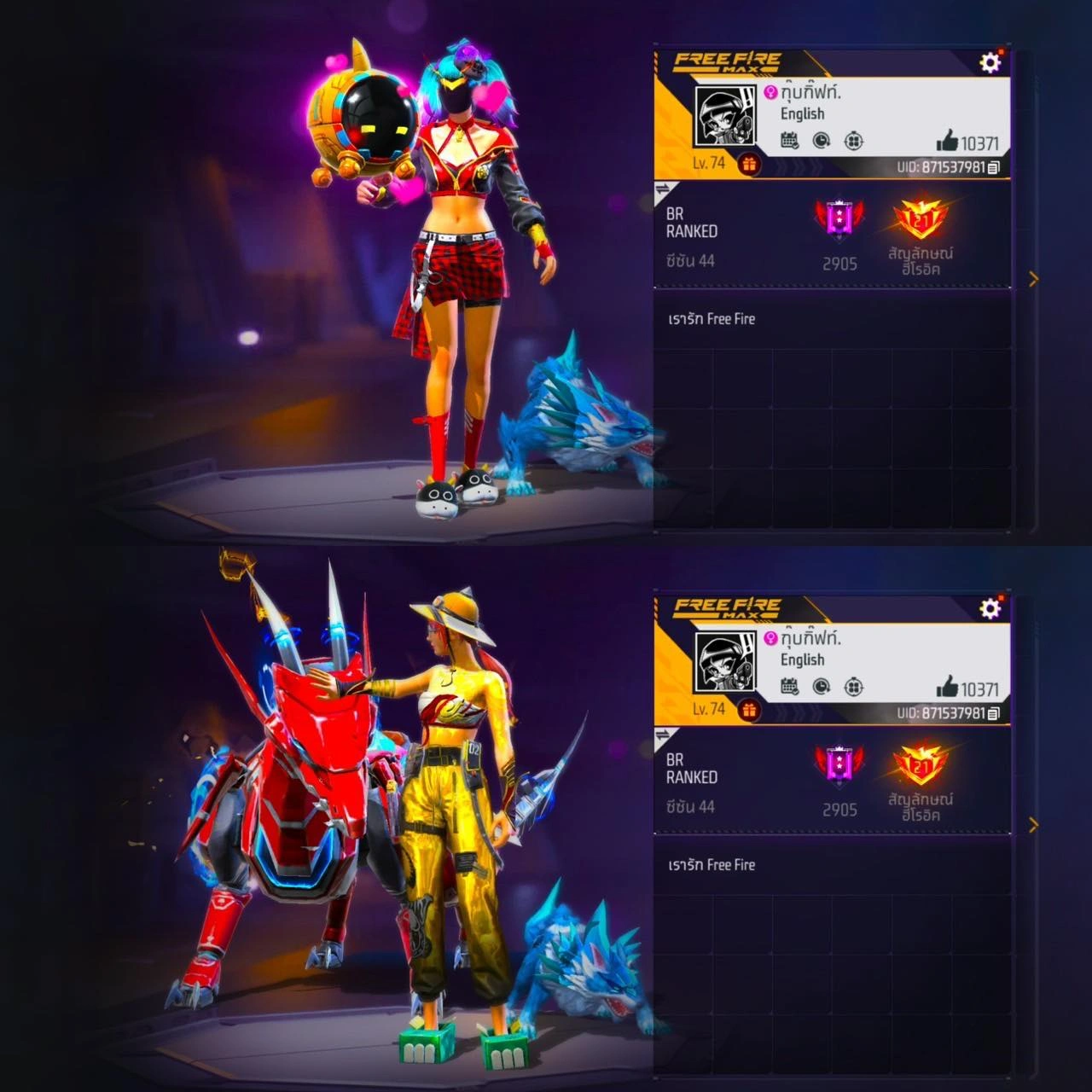Expand lower profile with the orange arrow
The width and height of the screenshot is (1092, 1092).
pyautogui.click(x=1034, y=825)
